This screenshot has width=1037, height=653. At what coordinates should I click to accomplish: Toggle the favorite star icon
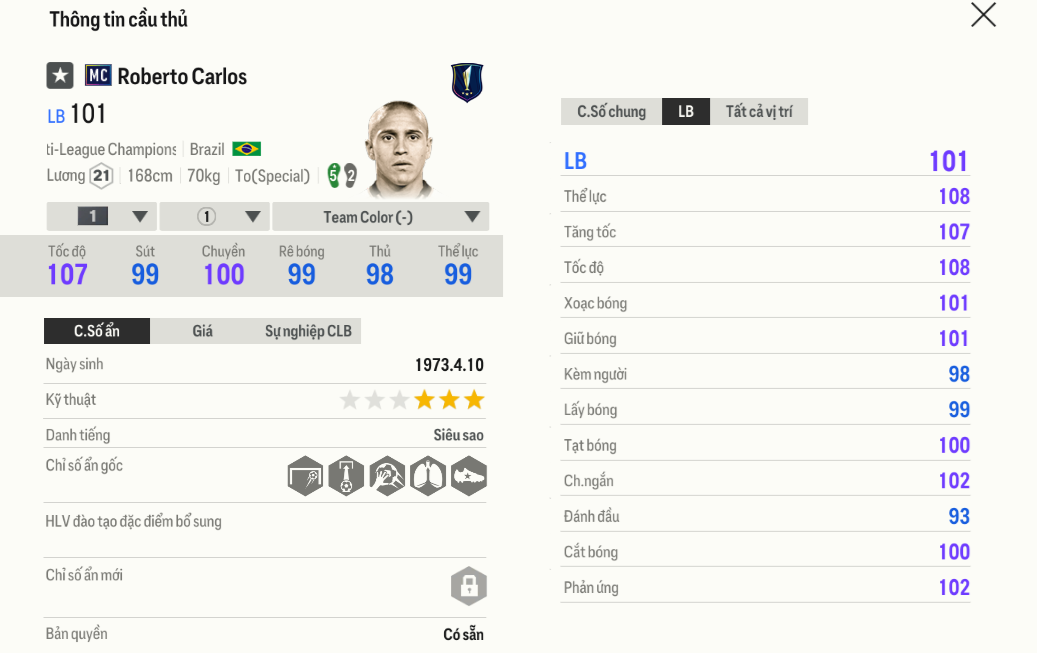pos(60,76)
